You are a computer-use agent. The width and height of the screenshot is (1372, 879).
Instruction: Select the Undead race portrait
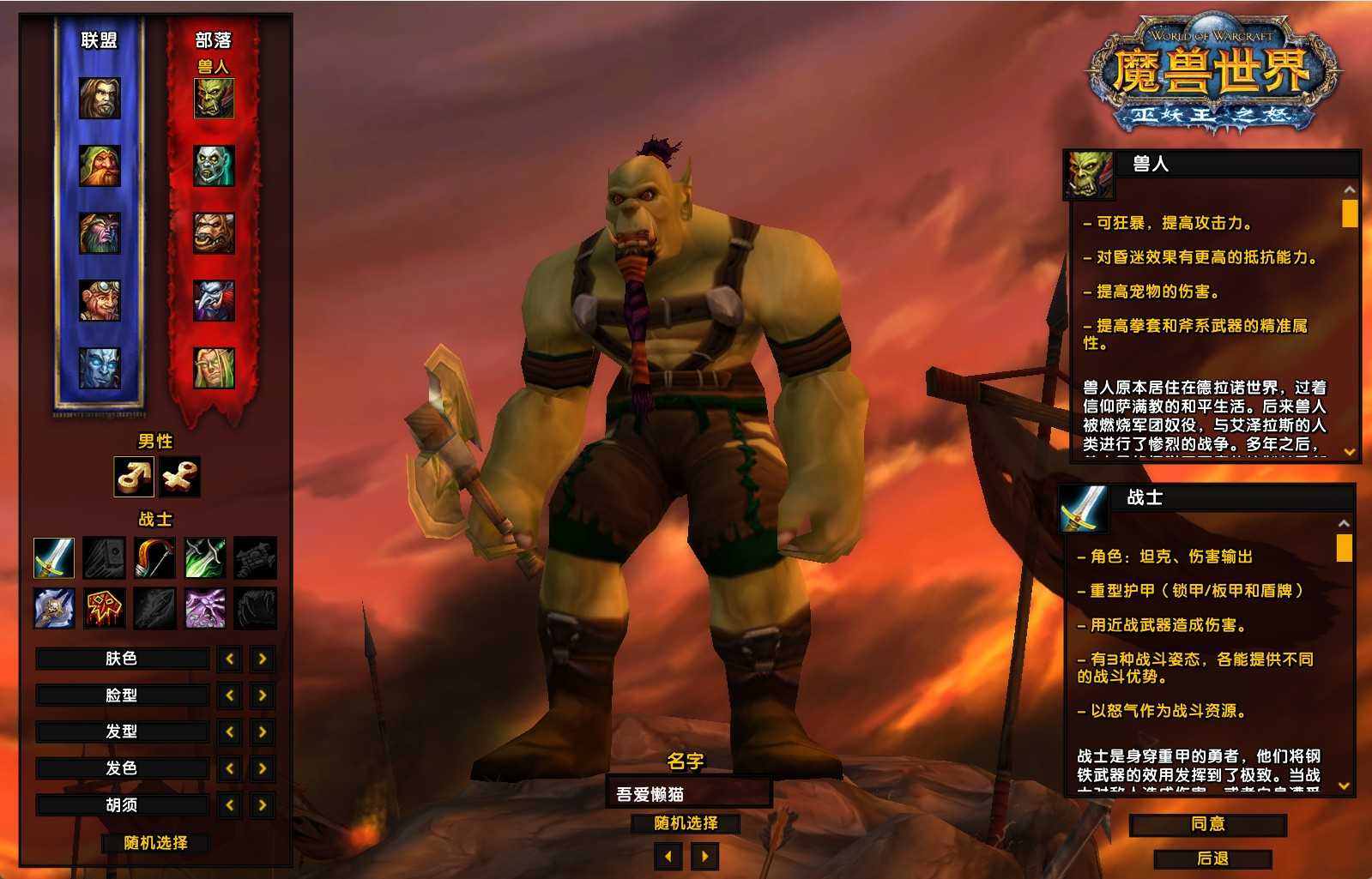pyautogui.click(x=214, y=166)
